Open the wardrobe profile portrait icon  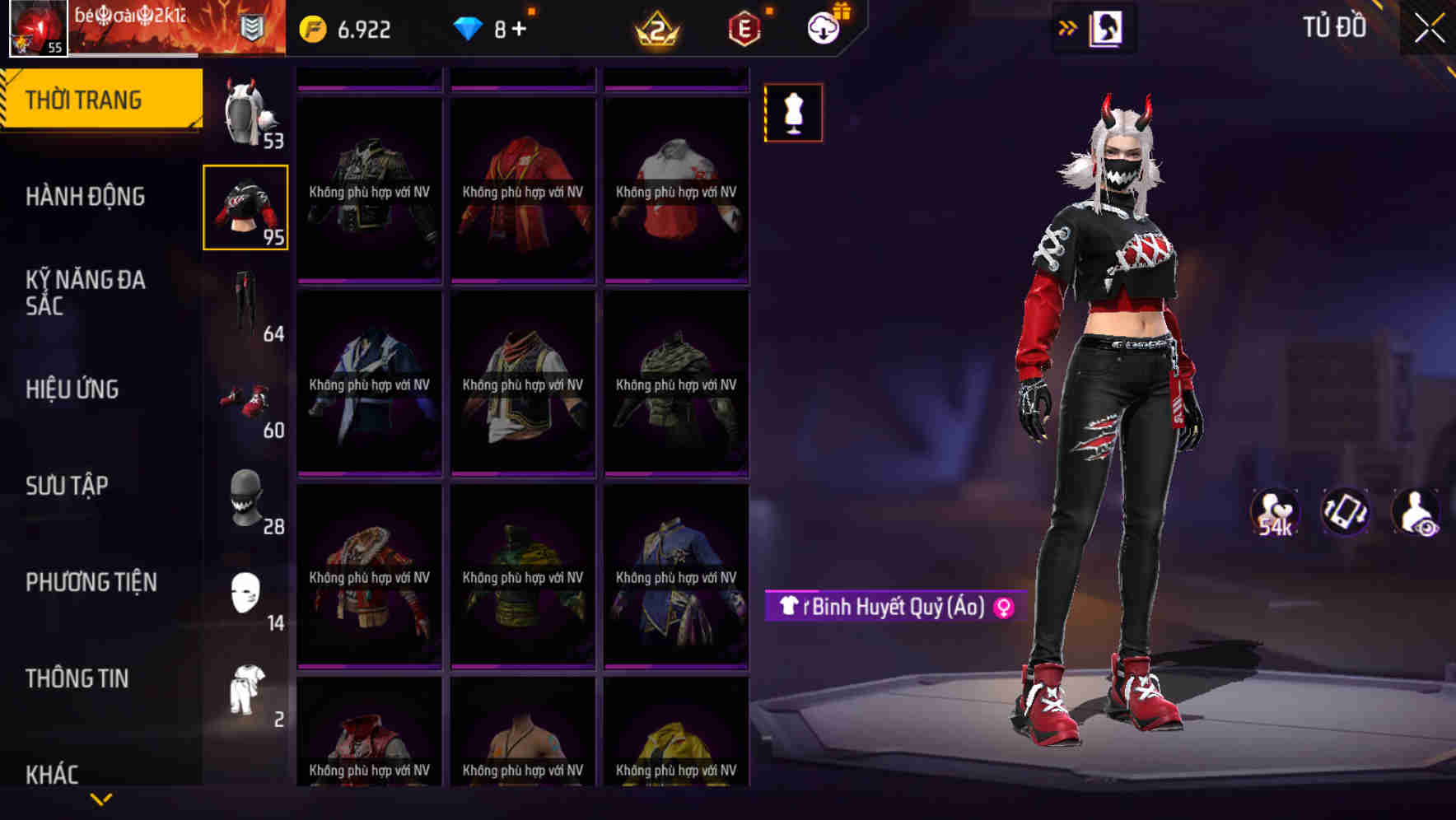tap(1108, 27)
